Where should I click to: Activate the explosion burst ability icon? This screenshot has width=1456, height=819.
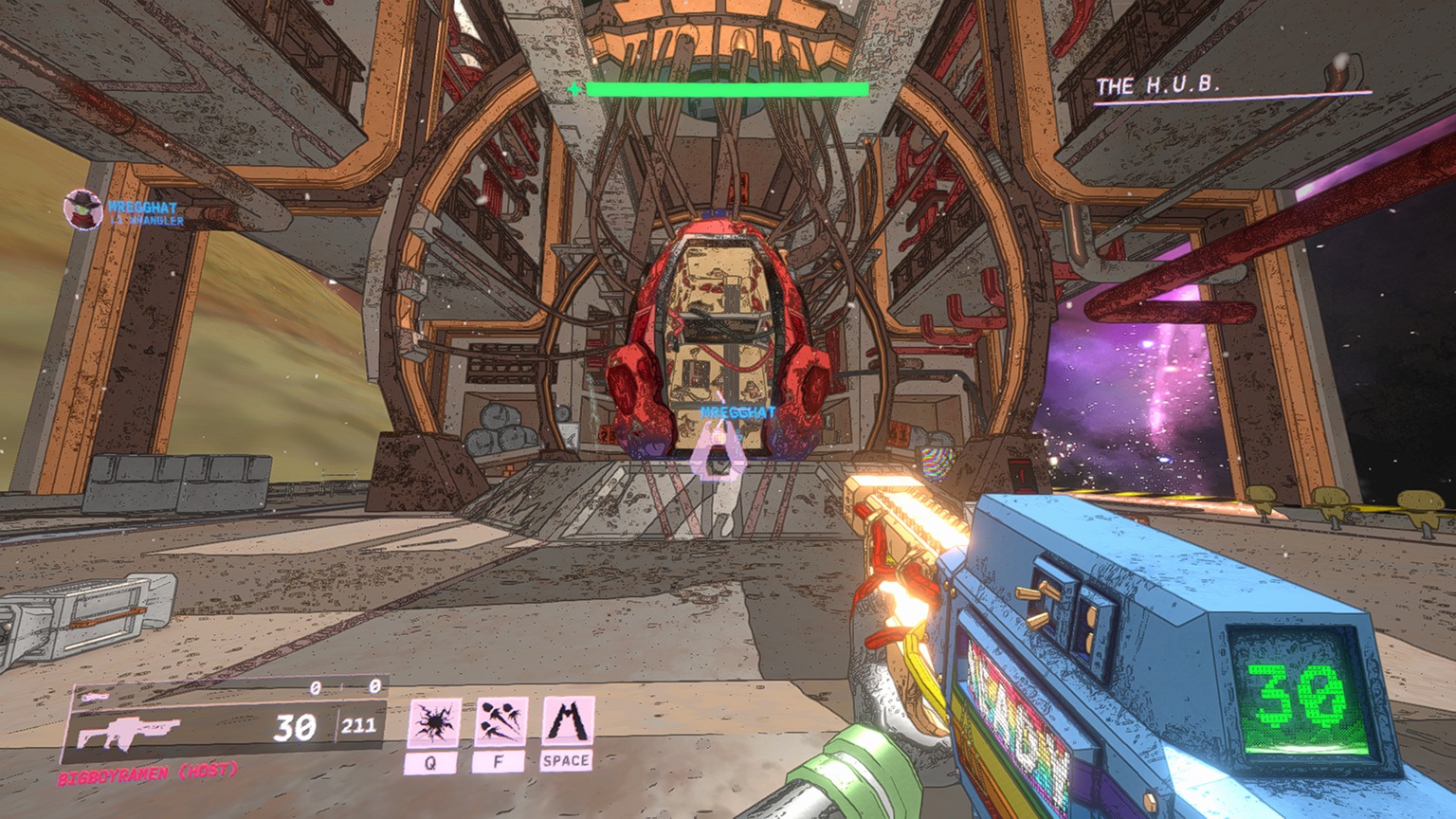[434, 723]
